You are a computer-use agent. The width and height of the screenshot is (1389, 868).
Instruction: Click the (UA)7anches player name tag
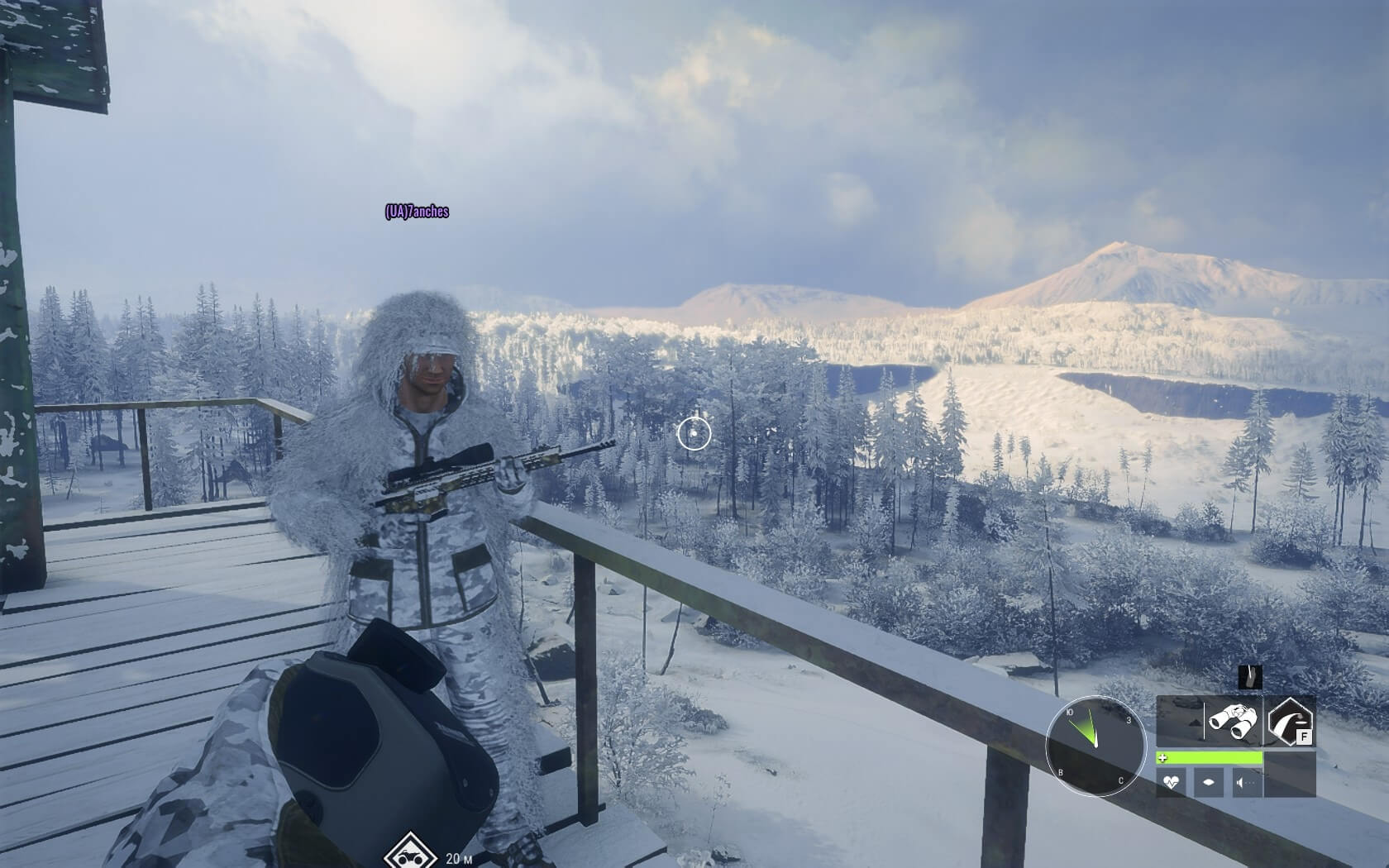click(x=417, y=212)
